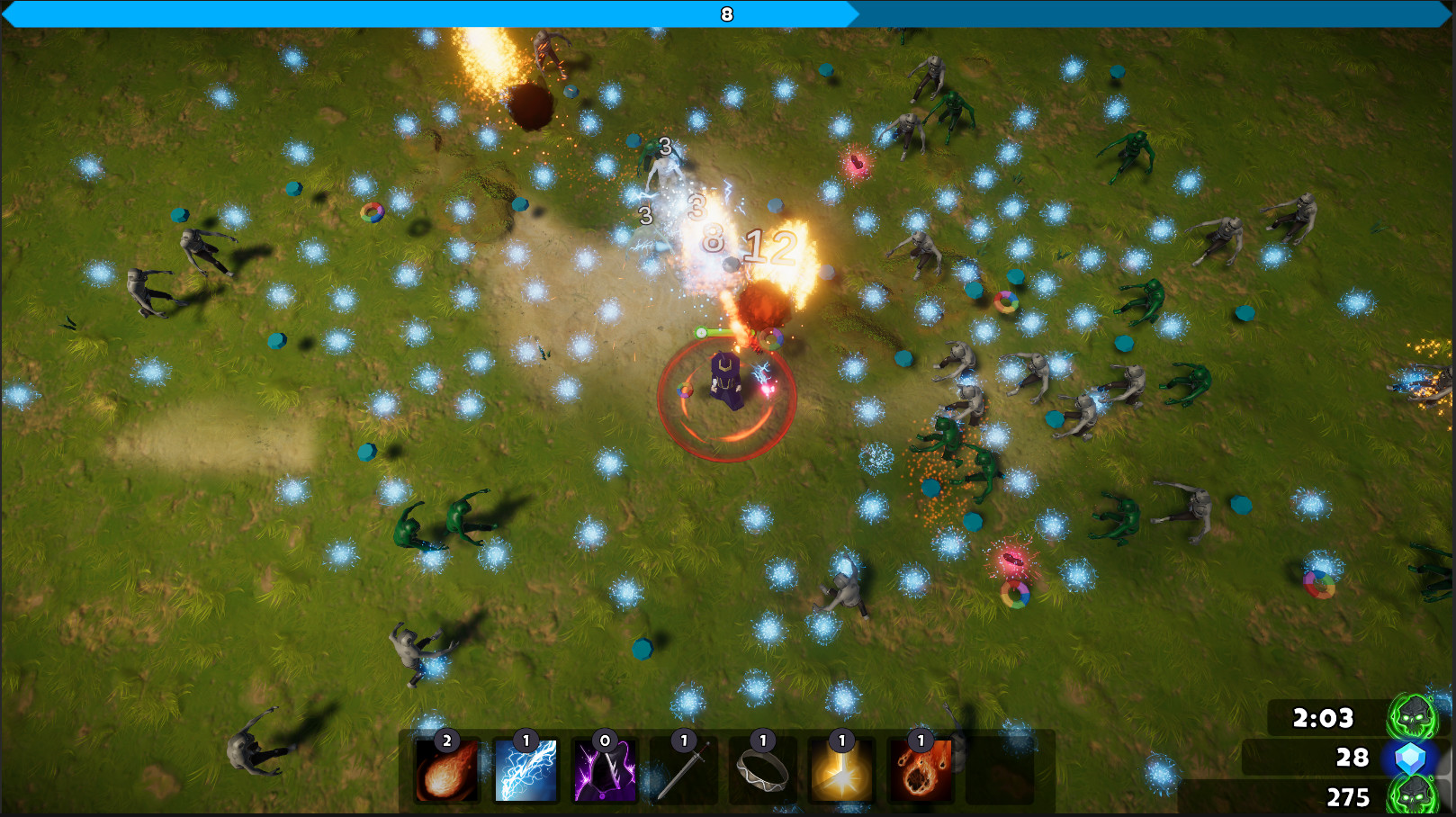Click the level 8 badge on the XP bar
Screen dimensions: 1456x817
(x=725, y=13)
